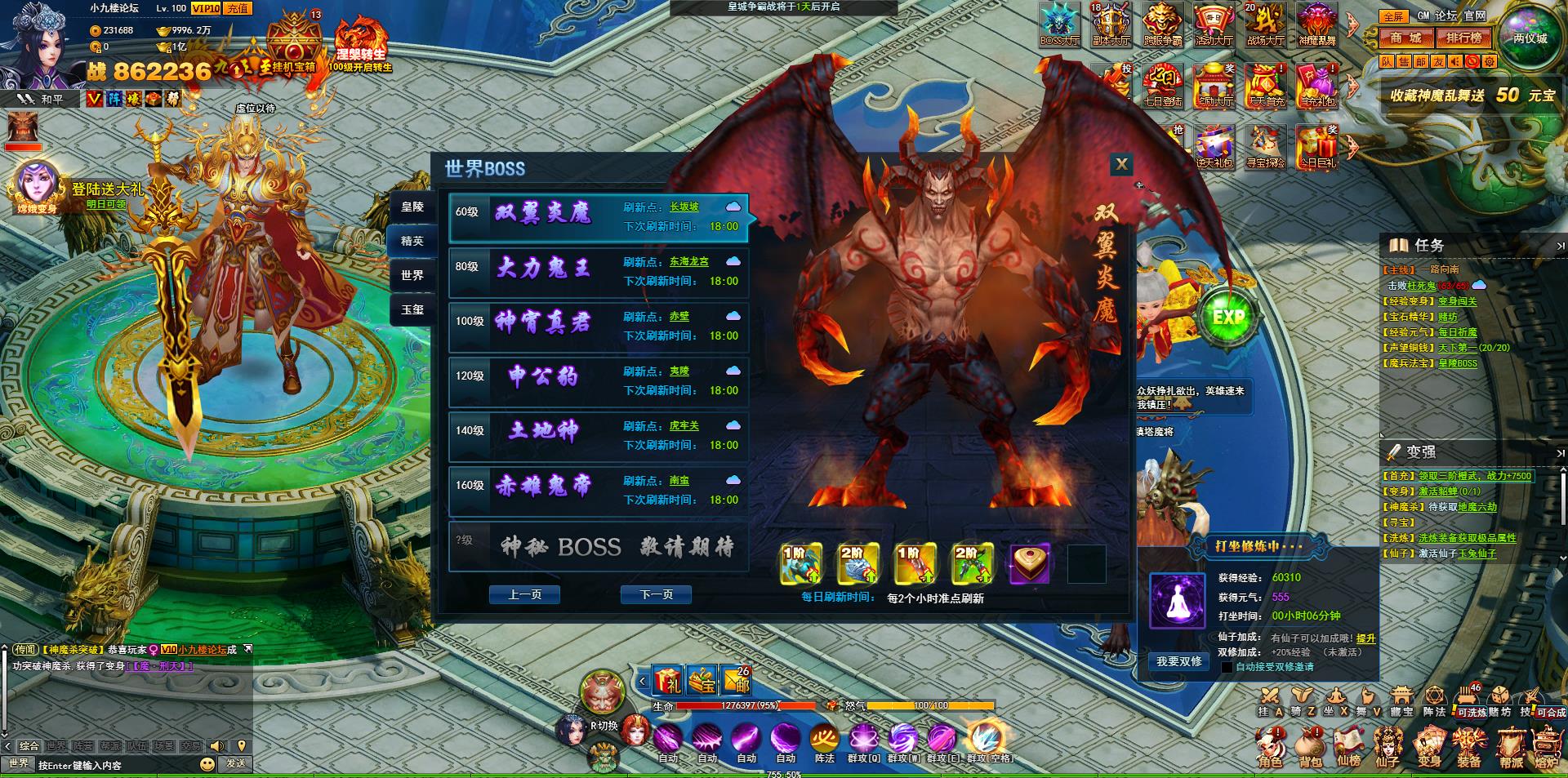The image size is (1568, 778).
Task: Open the 活动大厅 daily events icon
Action: pyautogui.click(x=1214, y=24)
